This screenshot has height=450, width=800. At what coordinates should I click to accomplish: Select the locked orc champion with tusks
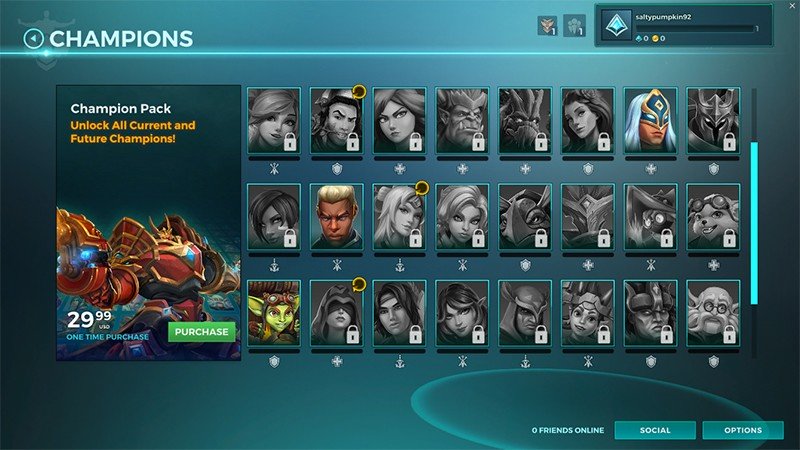coord(462,120)
